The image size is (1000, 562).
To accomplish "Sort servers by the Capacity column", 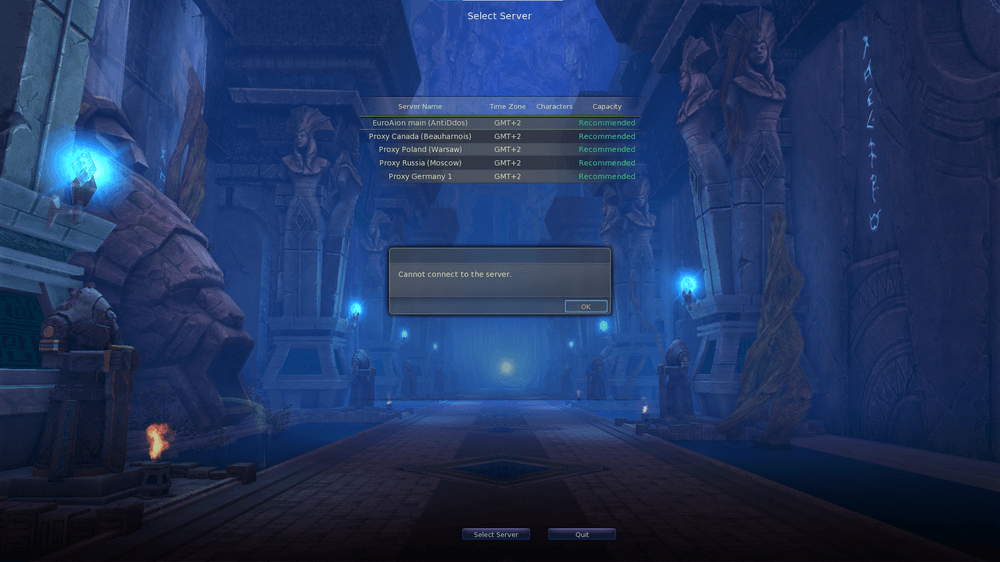I will (x=607, y=107).
